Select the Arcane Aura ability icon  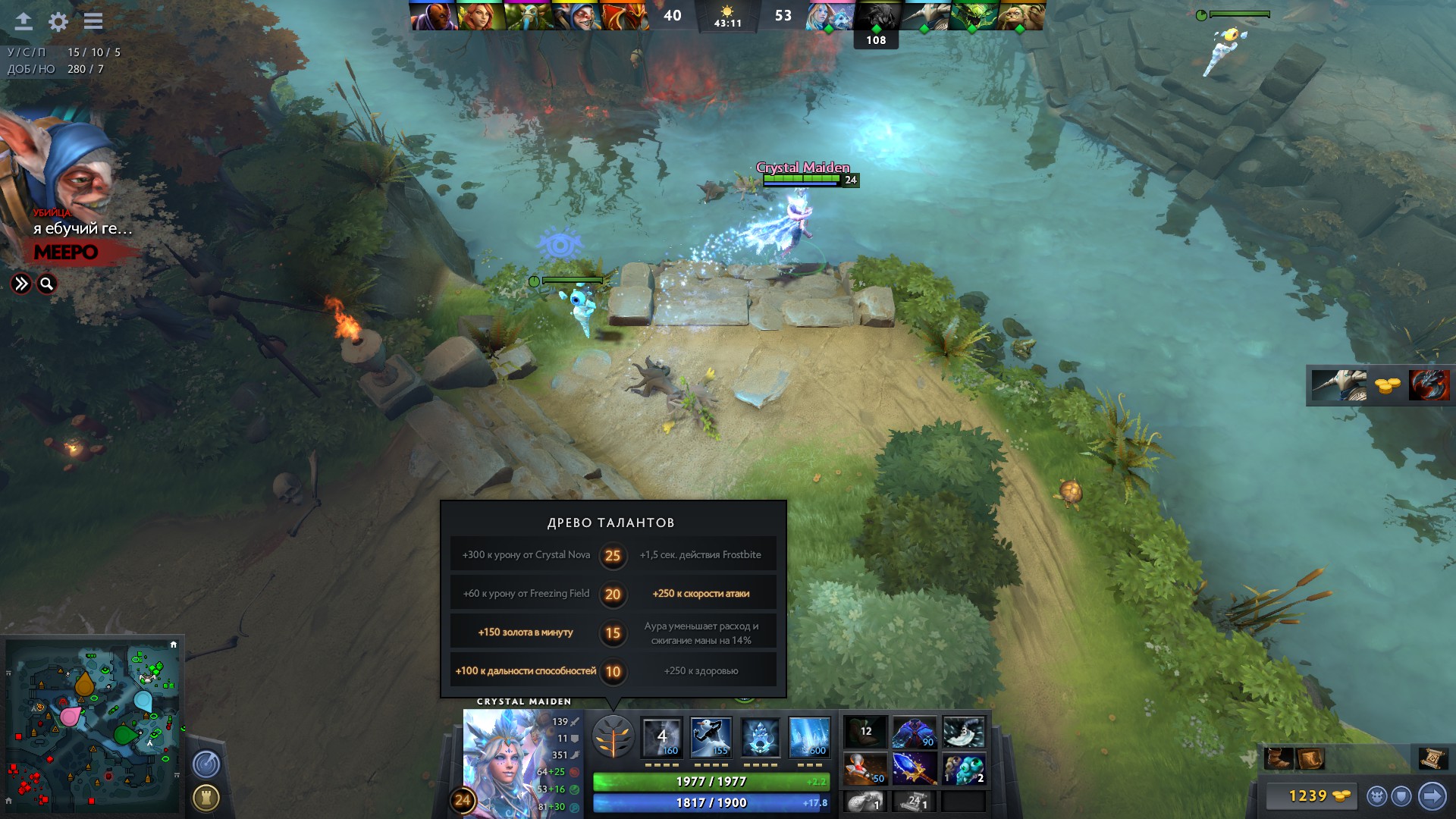760,737
